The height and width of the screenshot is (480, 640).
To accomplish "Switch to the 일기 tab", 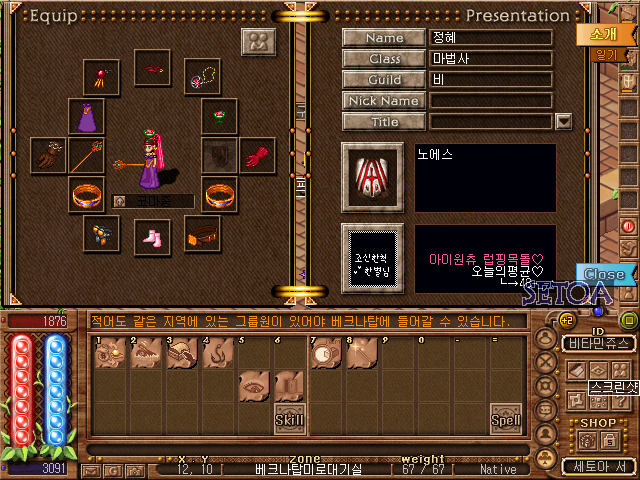I will click(x=605, y=54).
